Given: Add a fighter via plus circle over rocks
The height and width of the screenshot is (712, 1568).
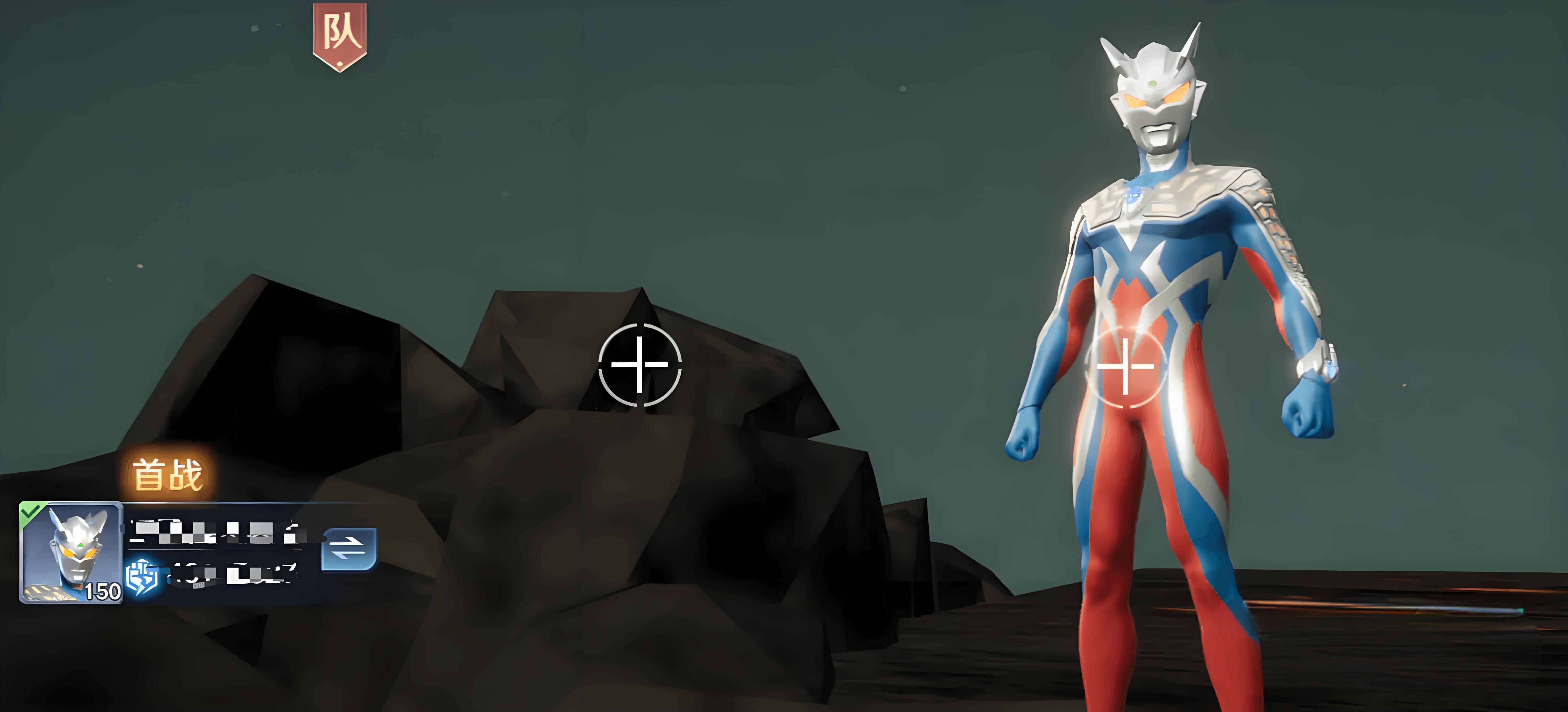Looking at the screenshot, I should tap(640, 365).
